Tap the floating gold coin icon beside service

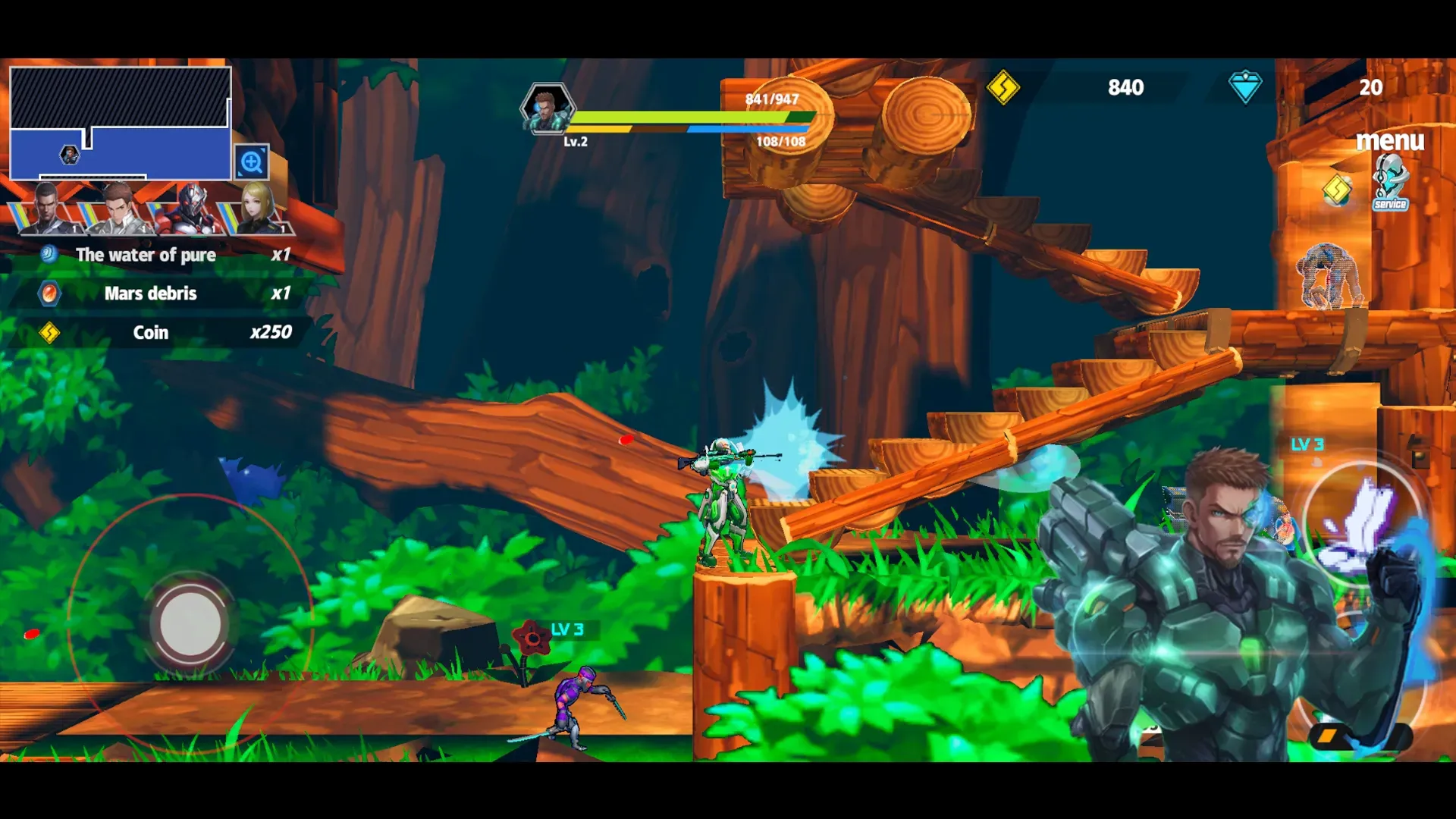click(1337, 190)
